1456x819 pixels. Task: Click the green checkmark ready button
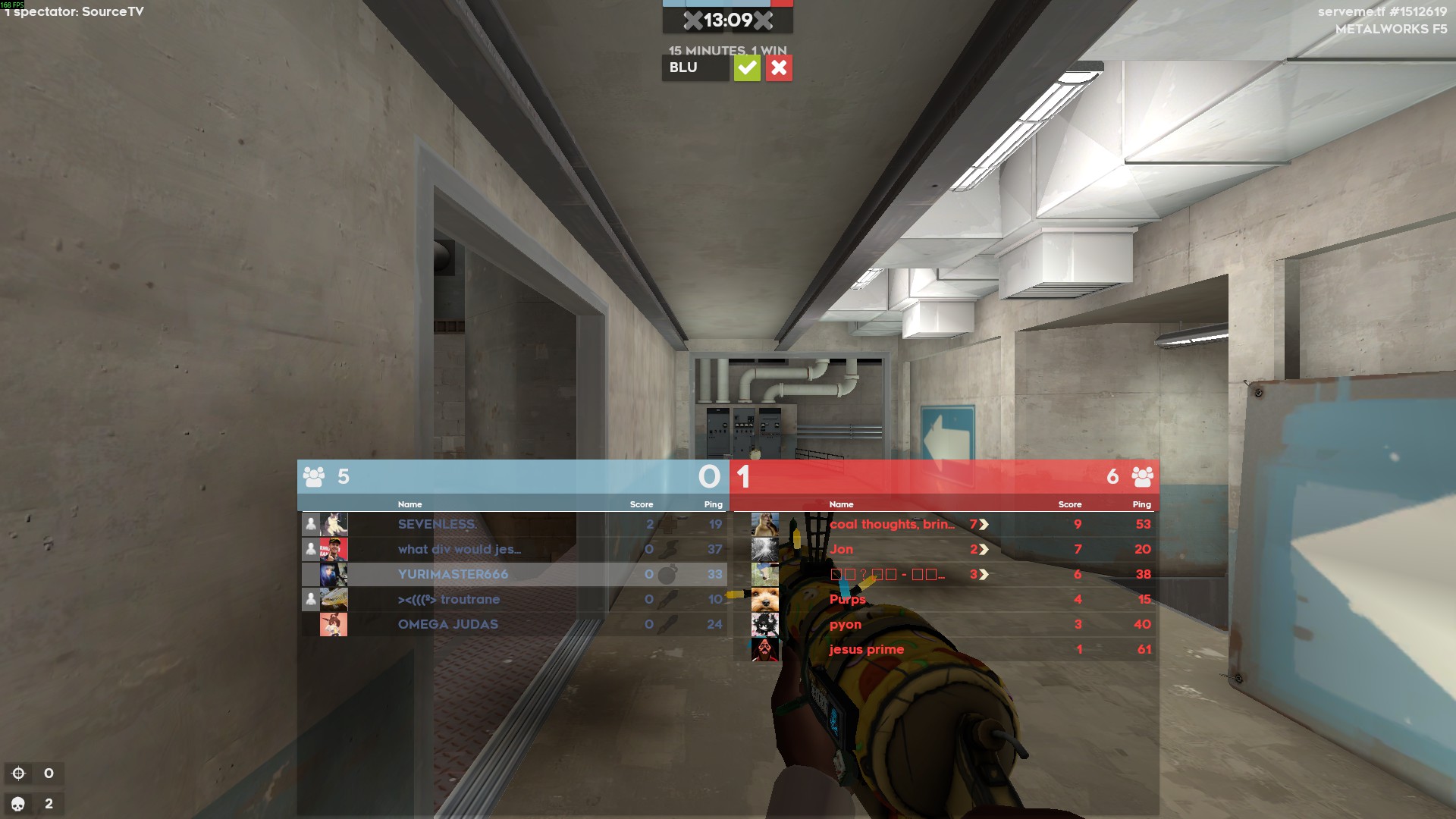pyautogui.click(x=747, y=68)
